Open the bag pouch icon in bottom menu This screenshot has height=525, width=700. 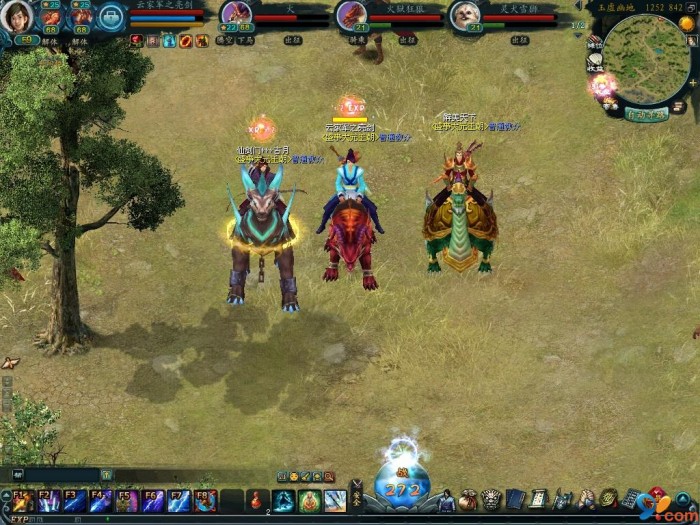point(468,499)
